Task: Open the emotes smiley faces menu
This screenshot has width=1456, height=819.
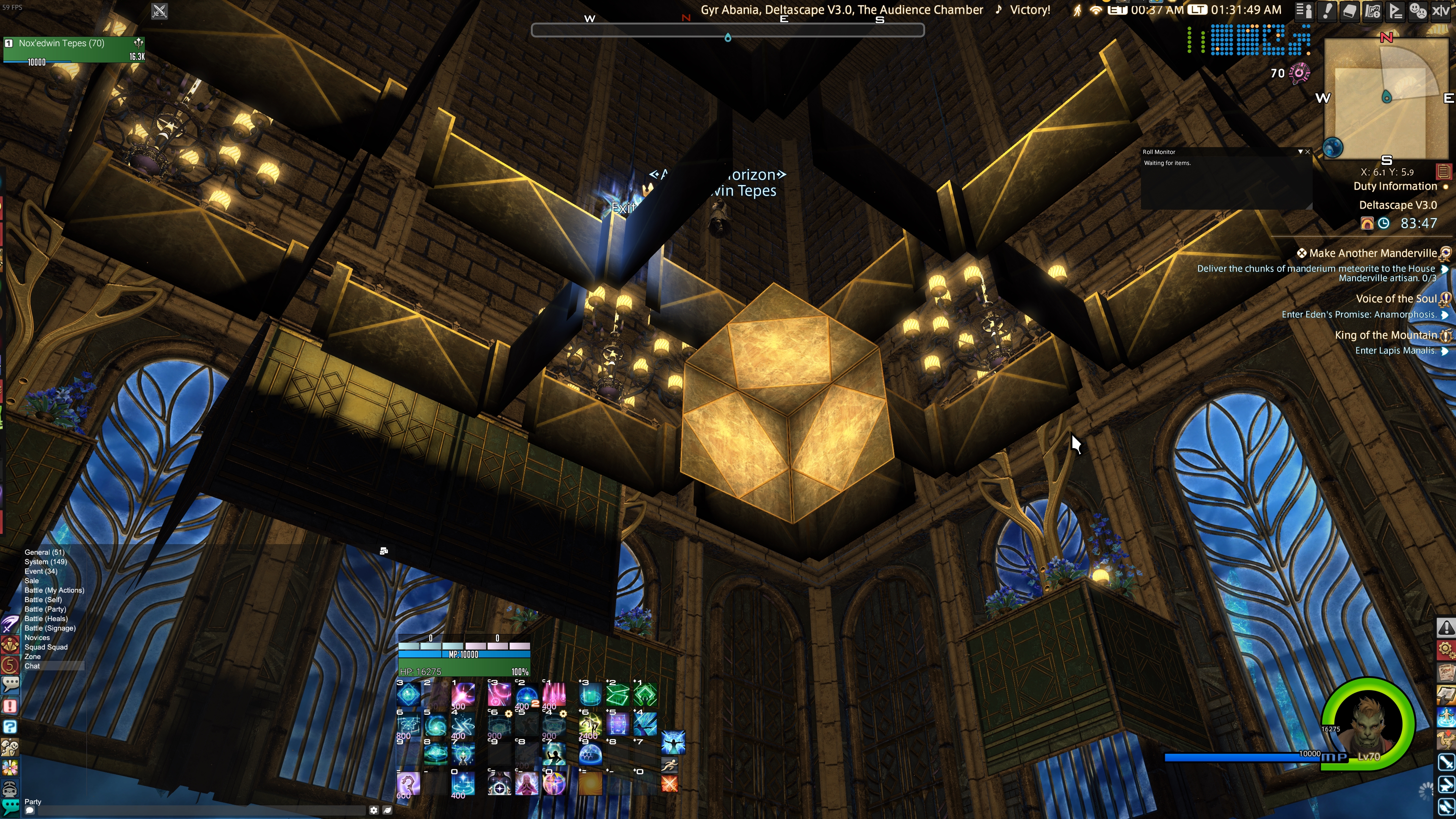Action: (1418, 11)
